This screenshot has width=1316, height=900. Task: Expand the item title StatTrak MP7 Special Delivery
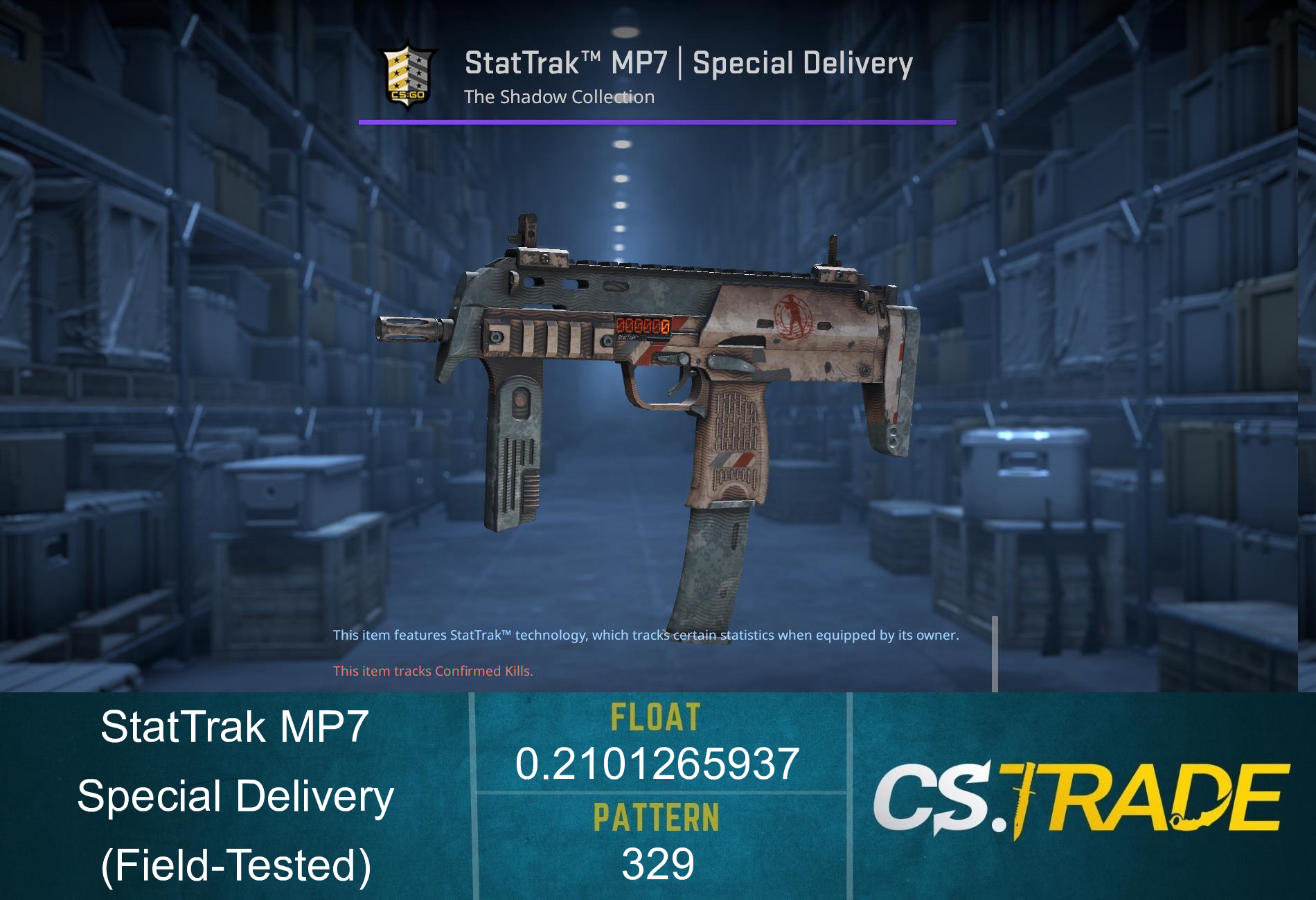coord(688,63)
